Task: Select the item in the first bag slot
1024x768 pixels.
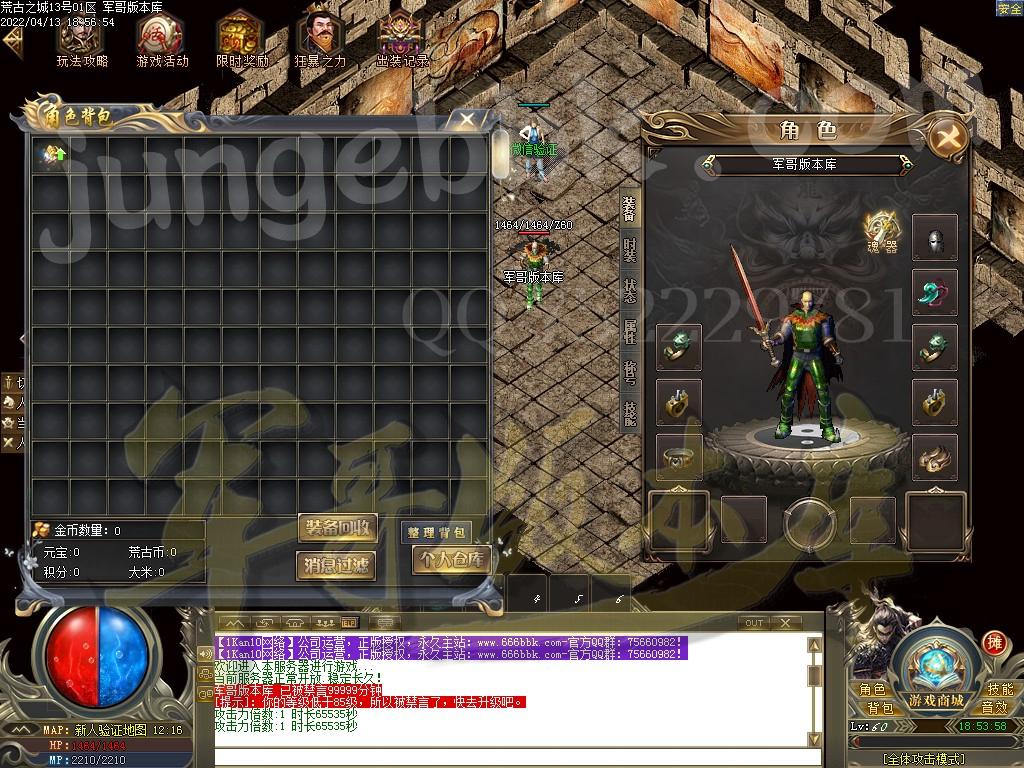Action: point(51,155)
